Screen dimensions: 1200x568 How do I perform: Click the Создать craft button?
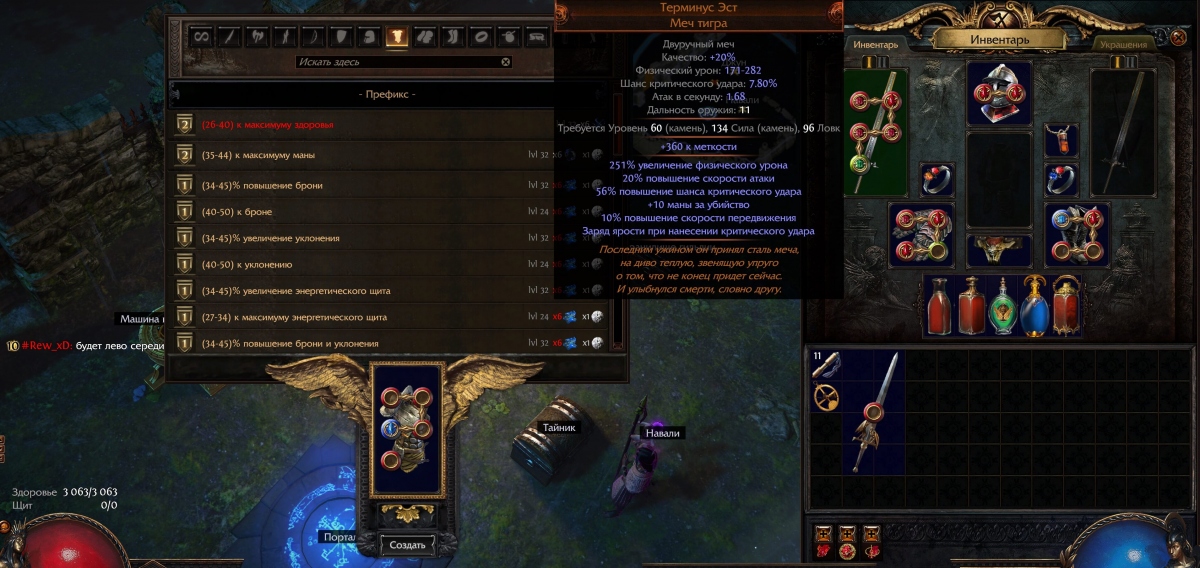click(x=407, y=544)
